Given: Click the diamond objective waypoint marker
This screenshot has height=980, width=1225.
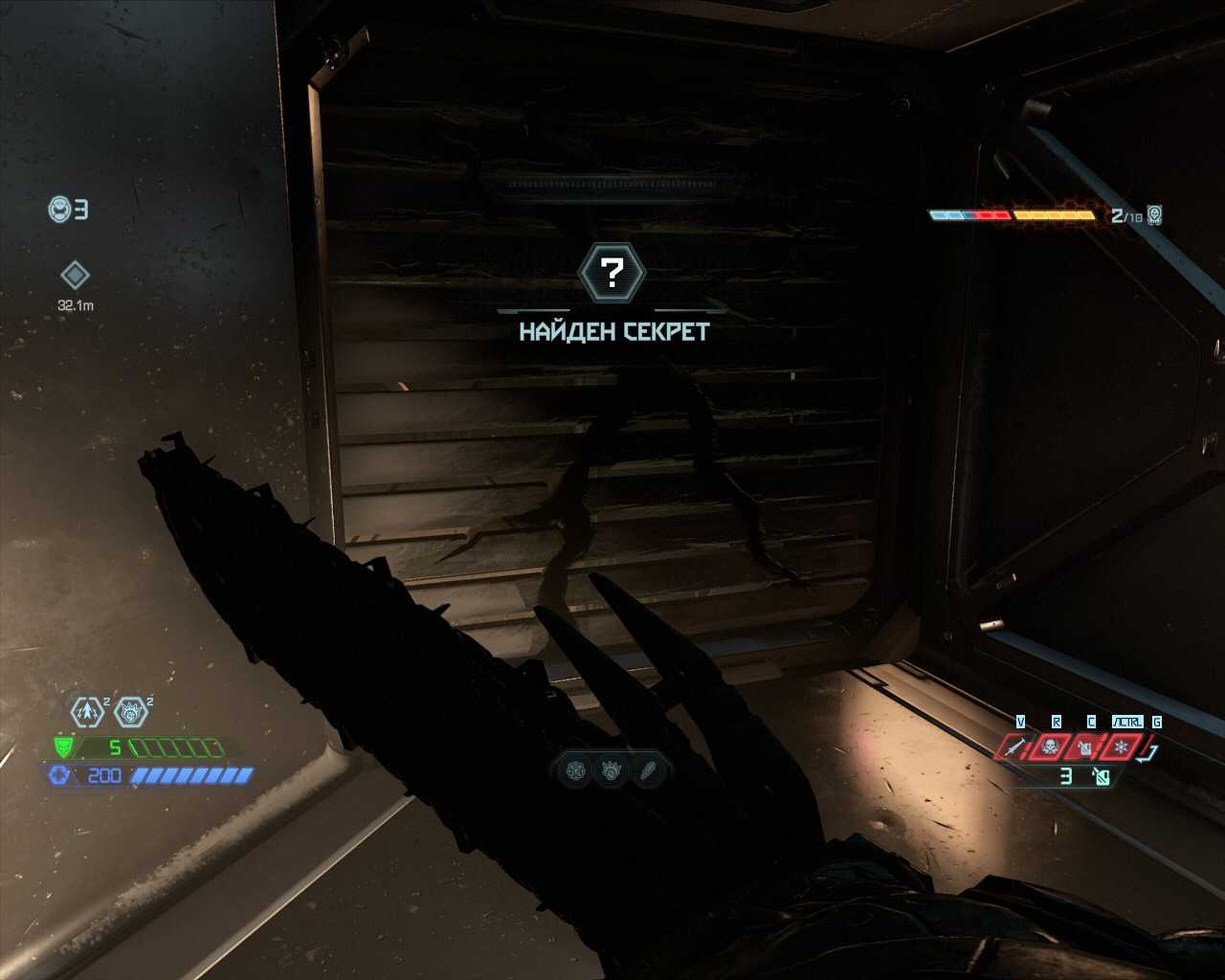Looking at the screenshot, I should 75,276.
